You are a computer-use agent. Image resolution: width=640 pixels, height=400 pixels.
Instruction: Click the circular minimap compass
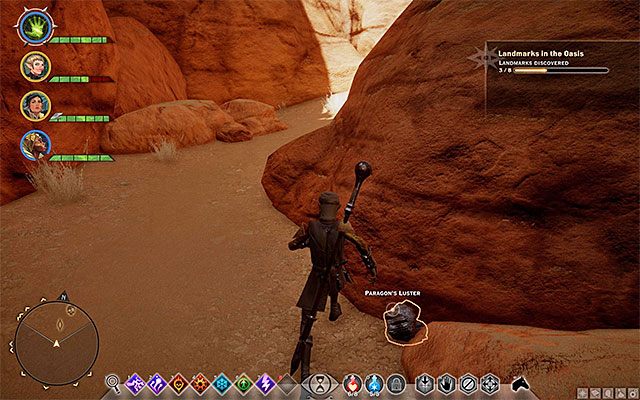57,342
